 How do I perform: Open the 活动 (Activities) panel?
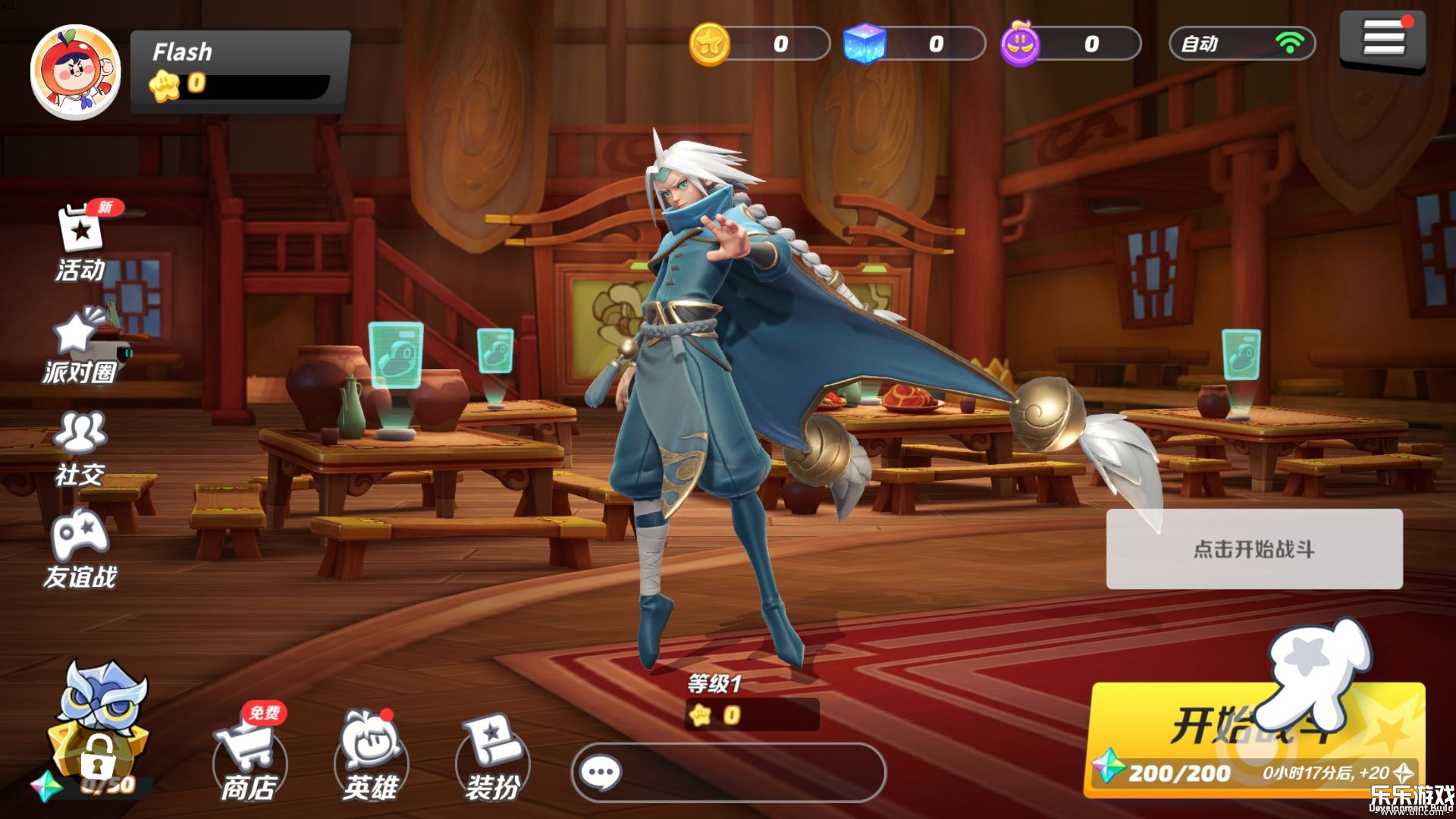tap(79, 243)
